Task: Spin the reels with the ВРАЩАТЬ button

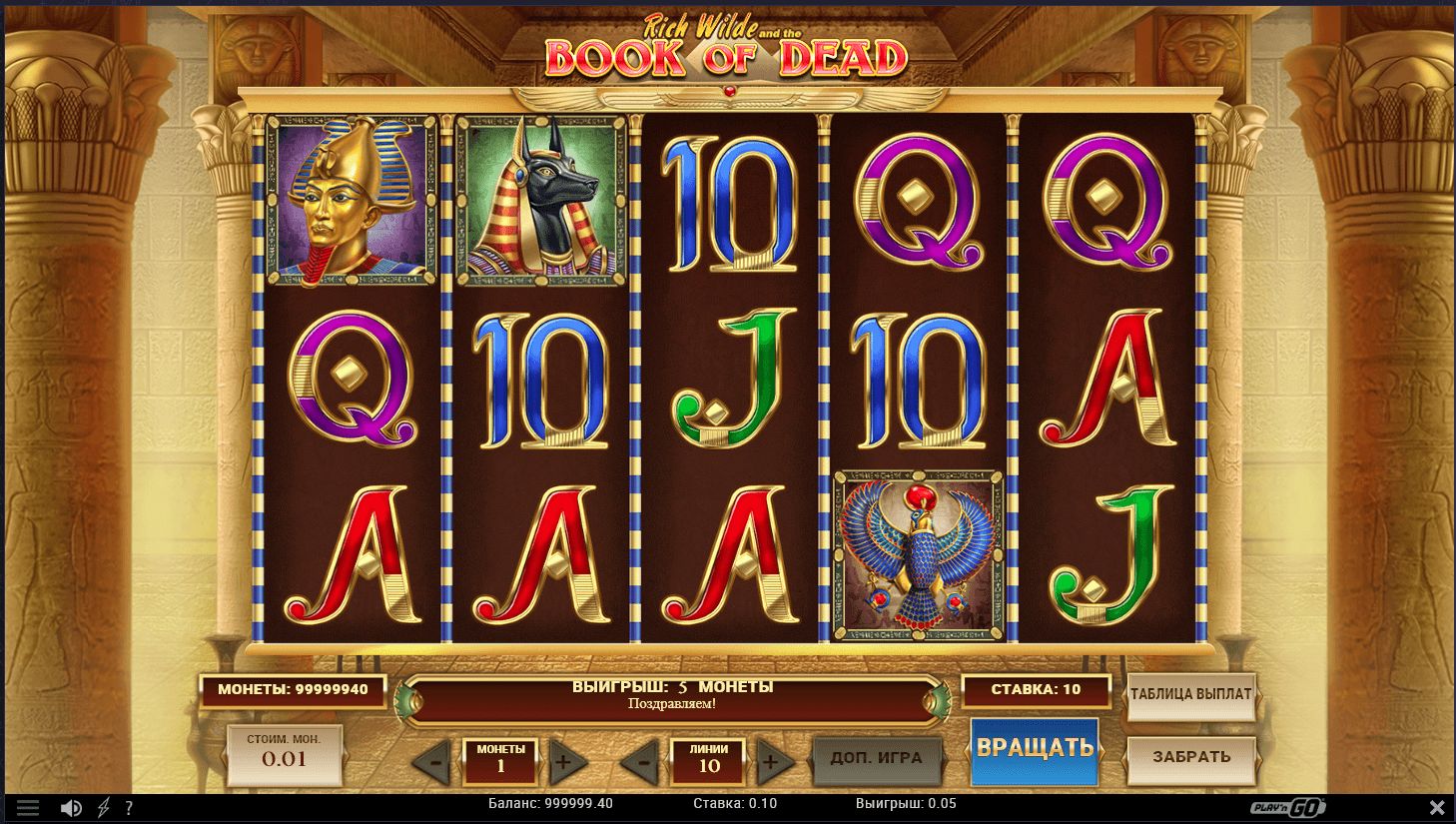Action: click(x=1035, y=749)
